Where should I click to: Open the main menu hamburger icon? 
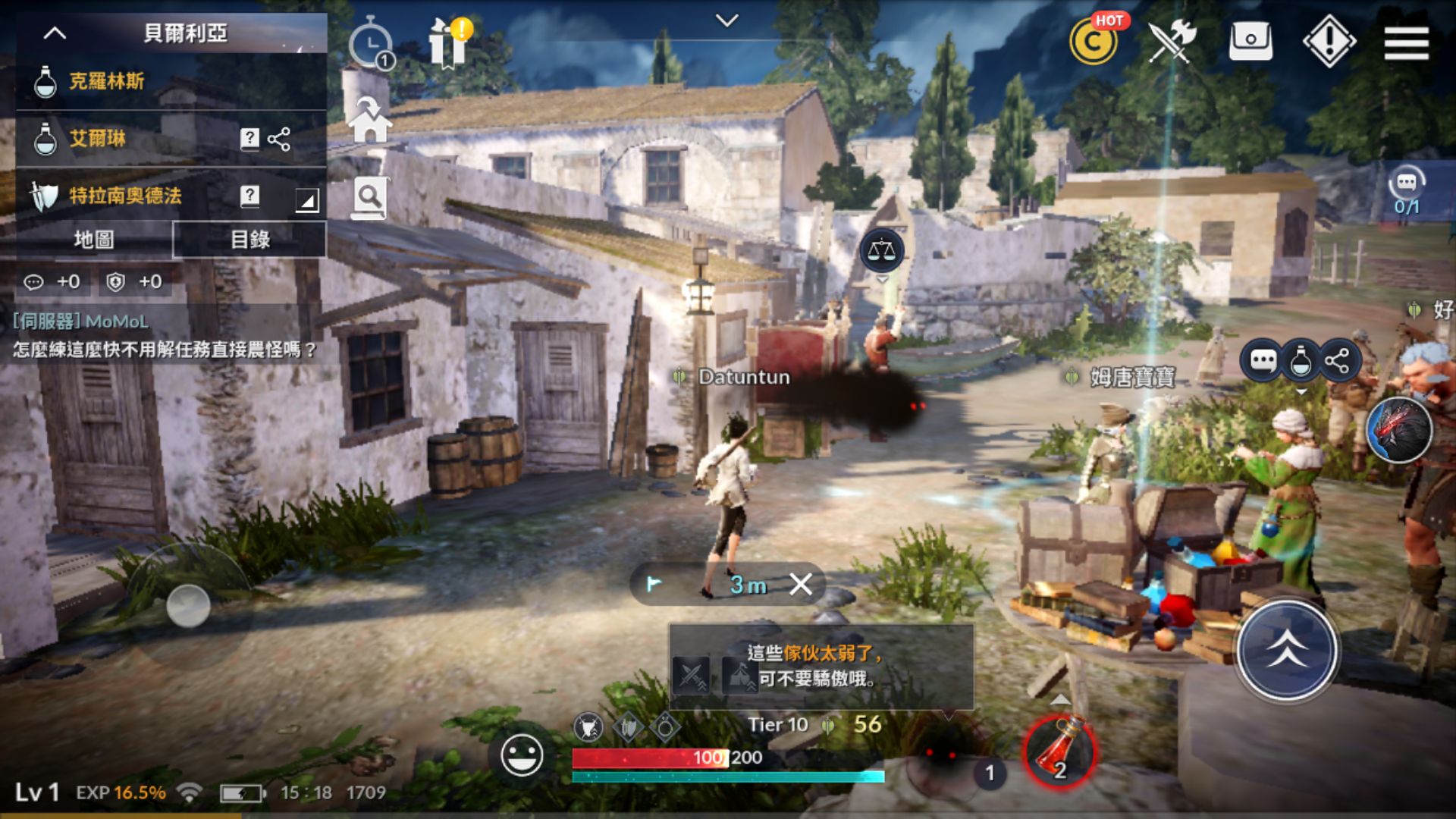[1406, 43]
